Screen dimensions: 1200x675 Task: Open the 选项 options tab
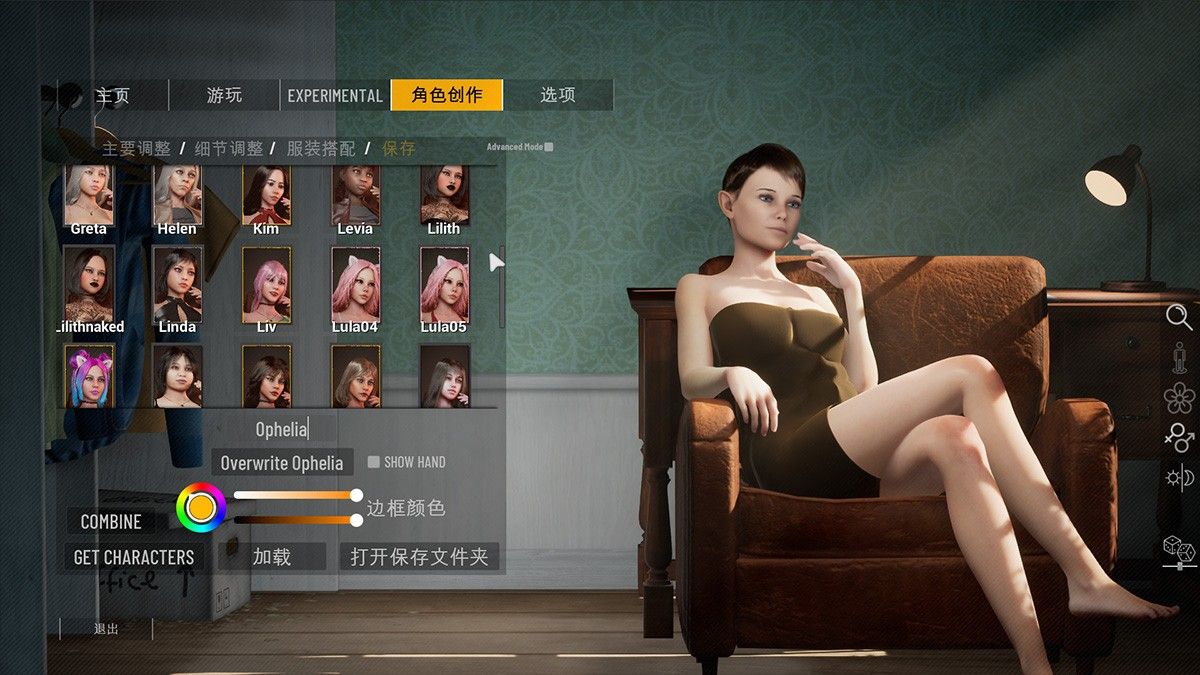click(558, 95)
